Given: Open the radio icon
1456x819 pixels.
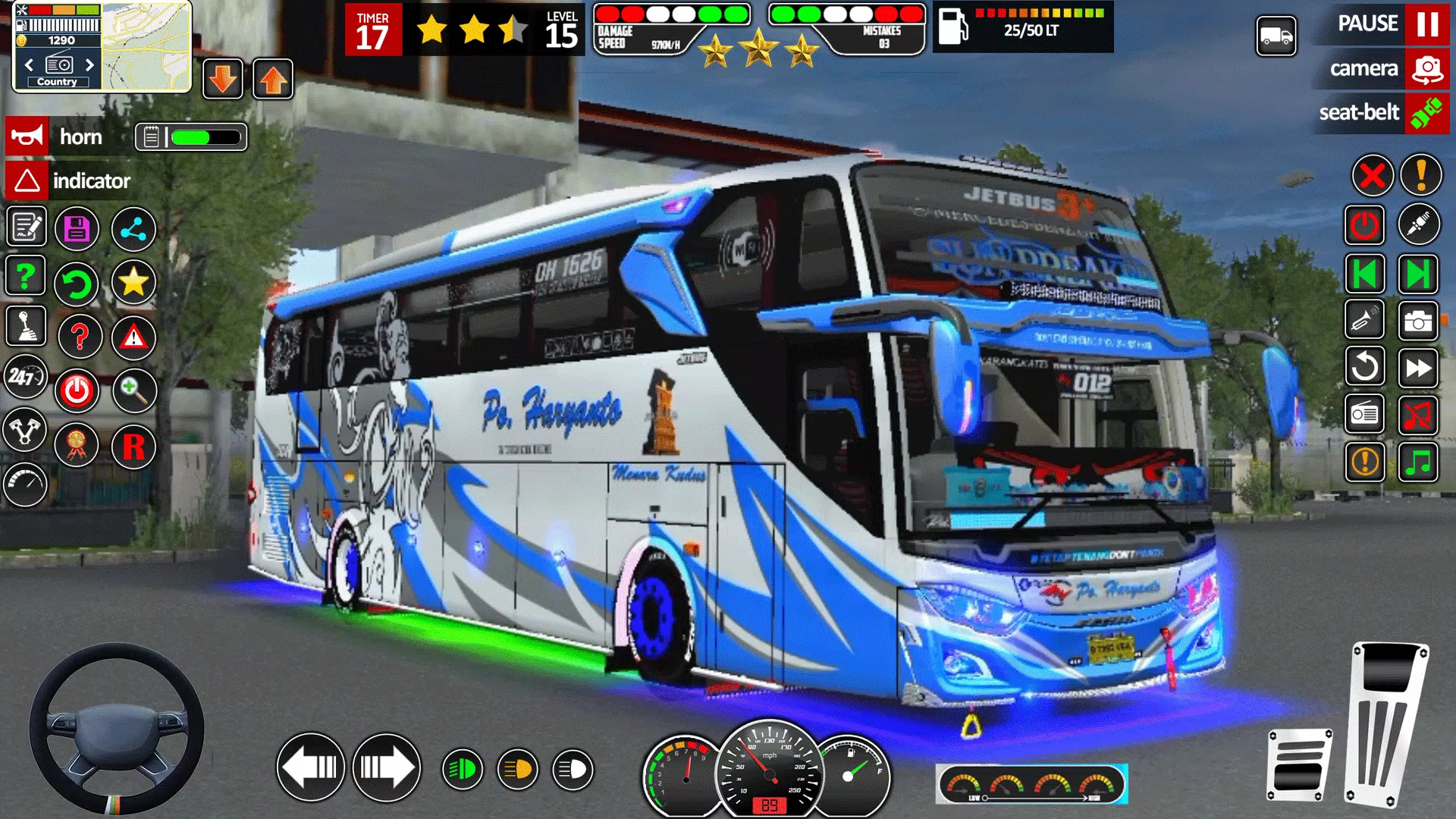Looking at the screenshot, I should coord(1365,414).
